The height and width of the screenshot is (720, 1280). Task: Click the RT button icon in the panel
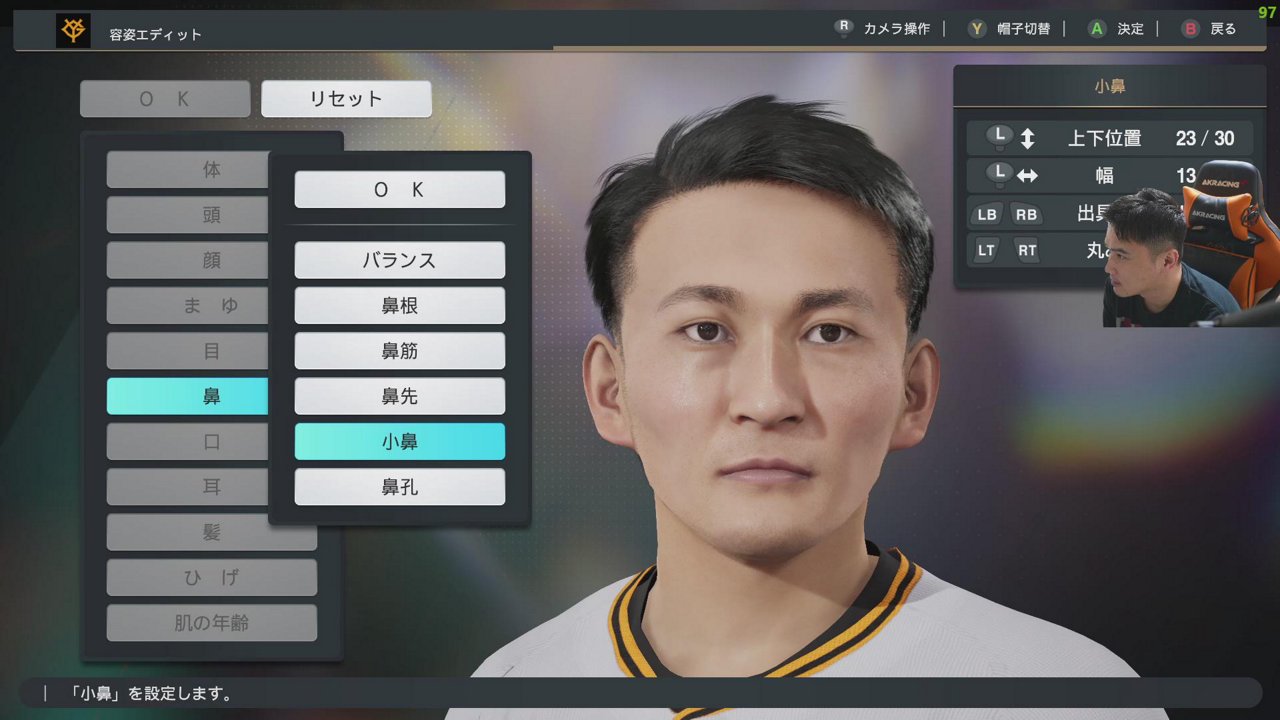coord(1027,250)
